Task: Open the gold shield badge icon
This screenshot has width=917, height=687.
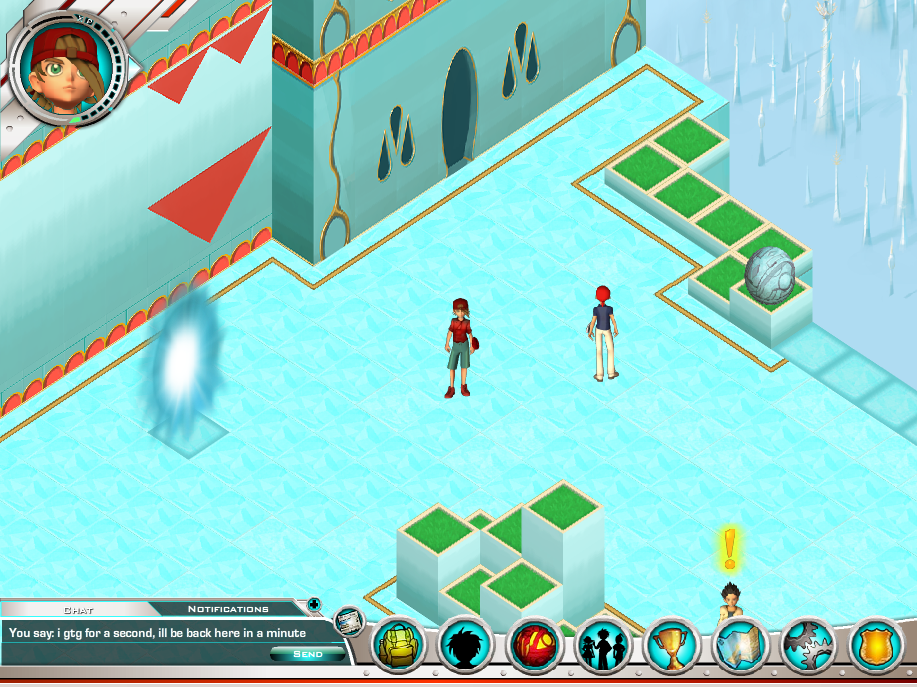Action: pos(877,645)
